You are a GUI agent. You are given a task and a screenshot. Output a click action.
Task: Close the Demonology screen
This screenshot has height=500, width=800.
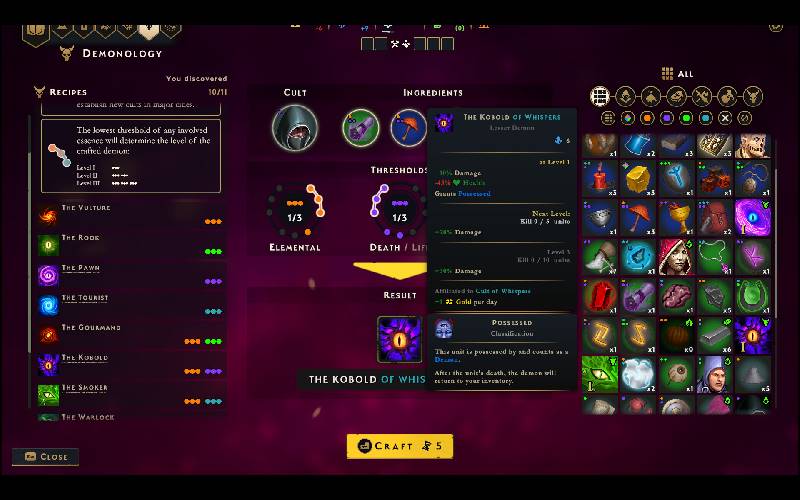click(x=45, y=457)
